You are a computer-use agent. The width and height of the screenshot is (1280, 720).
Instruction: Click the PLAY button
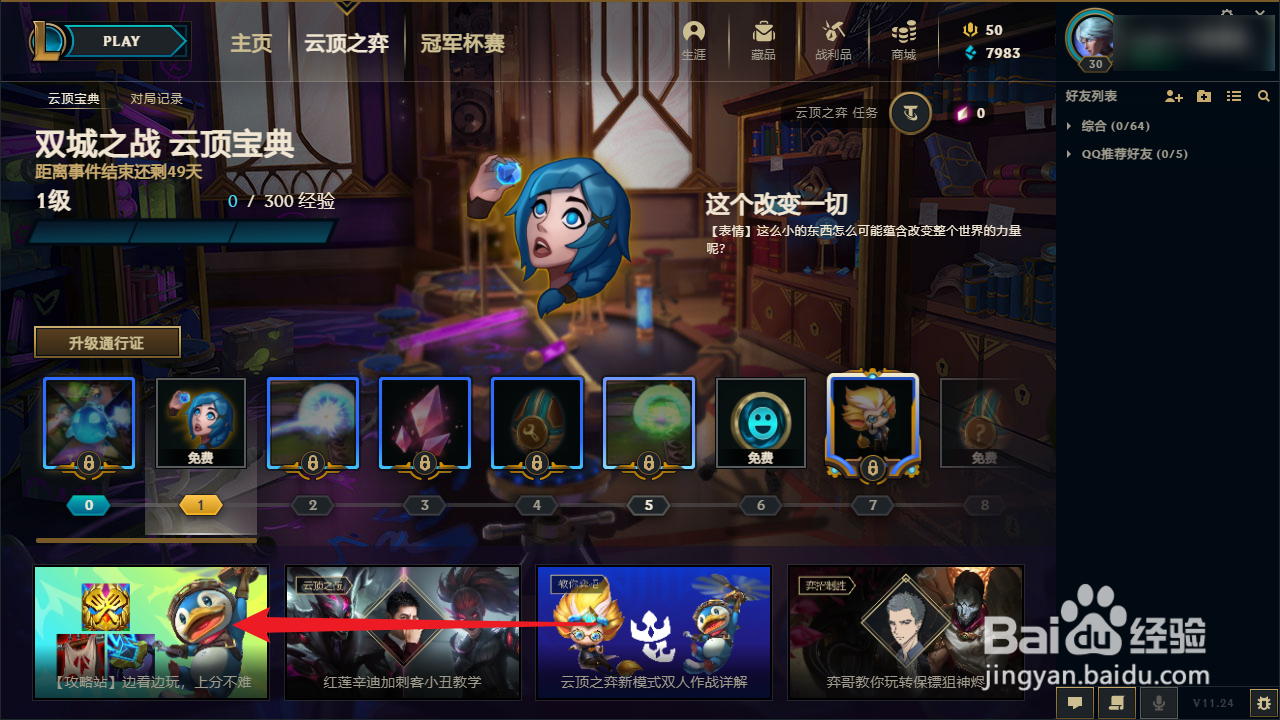click(x=120, y=41)
